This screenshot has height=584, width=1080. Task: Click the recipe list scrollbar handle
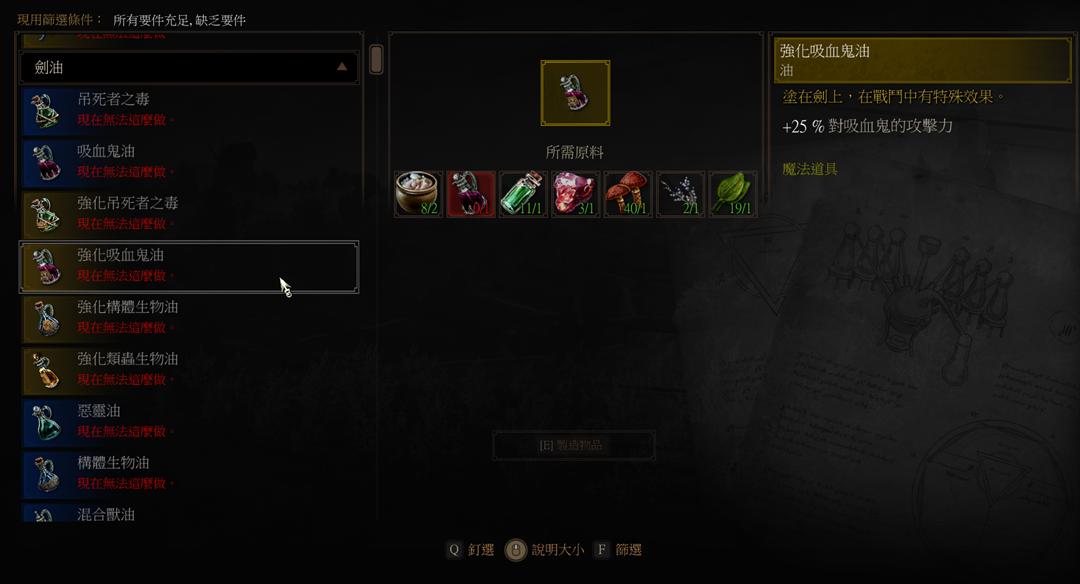tap(376, 59)
